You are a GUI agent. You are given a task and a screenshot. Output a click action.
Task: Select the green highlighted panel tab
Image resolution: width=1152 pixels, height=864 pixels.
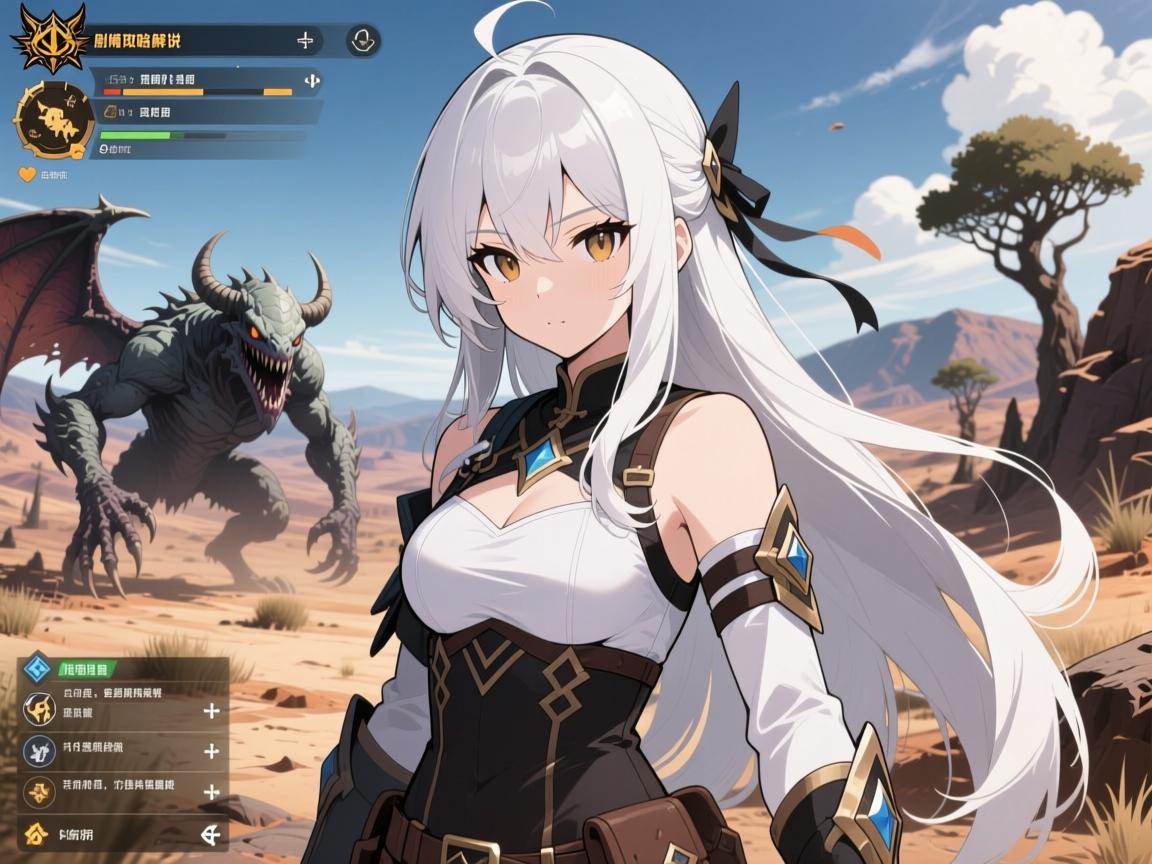[x=88, y=669]
